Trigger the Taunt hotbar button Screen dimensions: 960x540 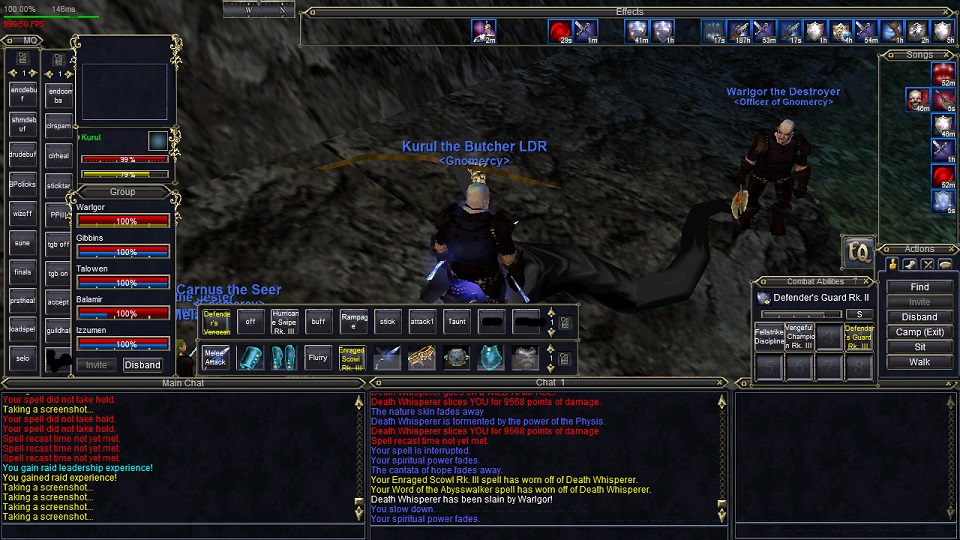tap(456, 321)
